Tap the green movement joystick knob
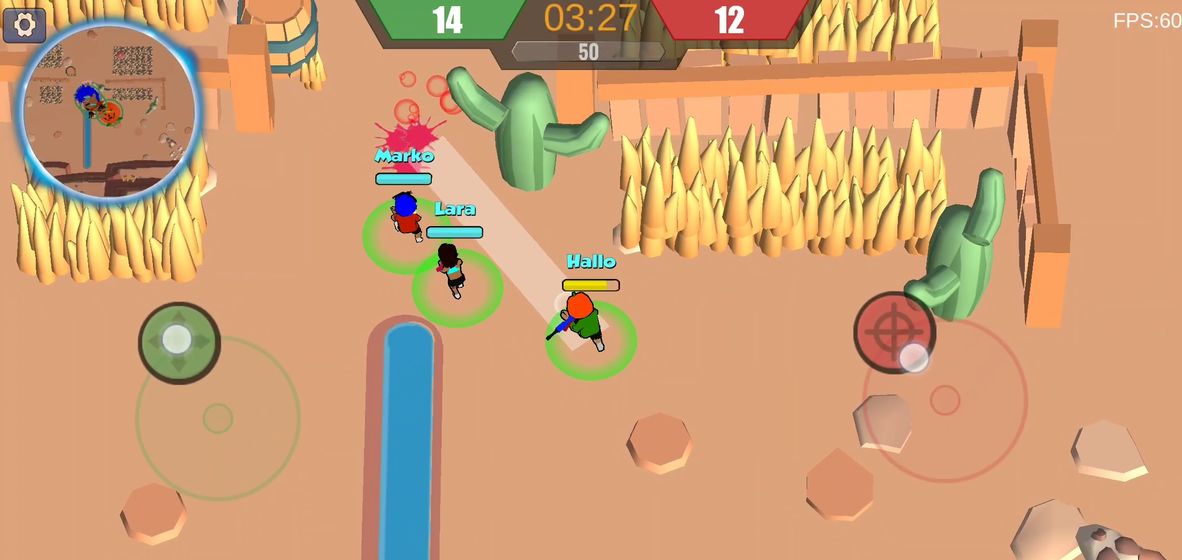1182x560 pixels. coord(179,342)
